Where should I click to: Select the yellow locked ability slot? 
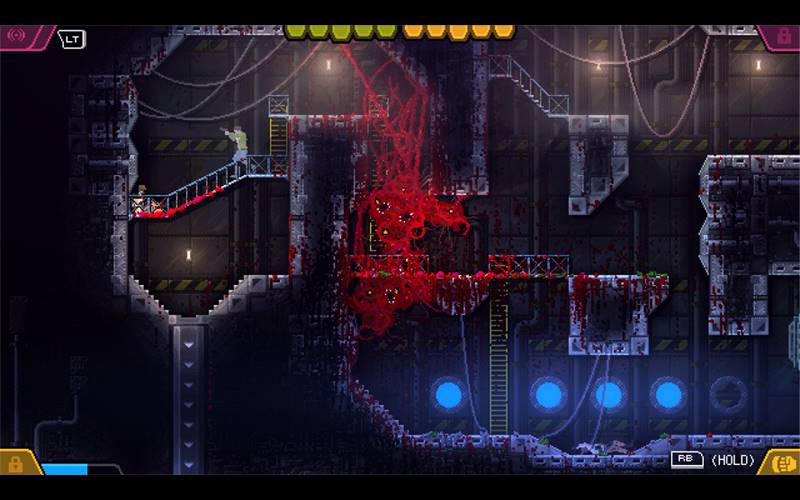click(x=16, y=463)
